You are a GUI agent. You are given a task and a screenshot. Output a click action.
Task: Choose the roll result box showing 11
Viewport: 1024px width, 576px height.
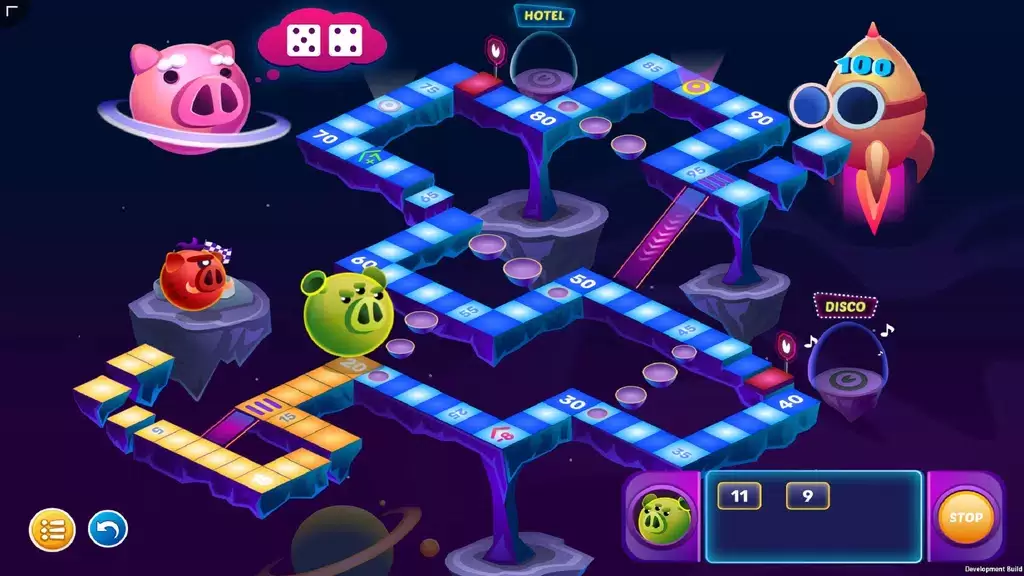739,496
